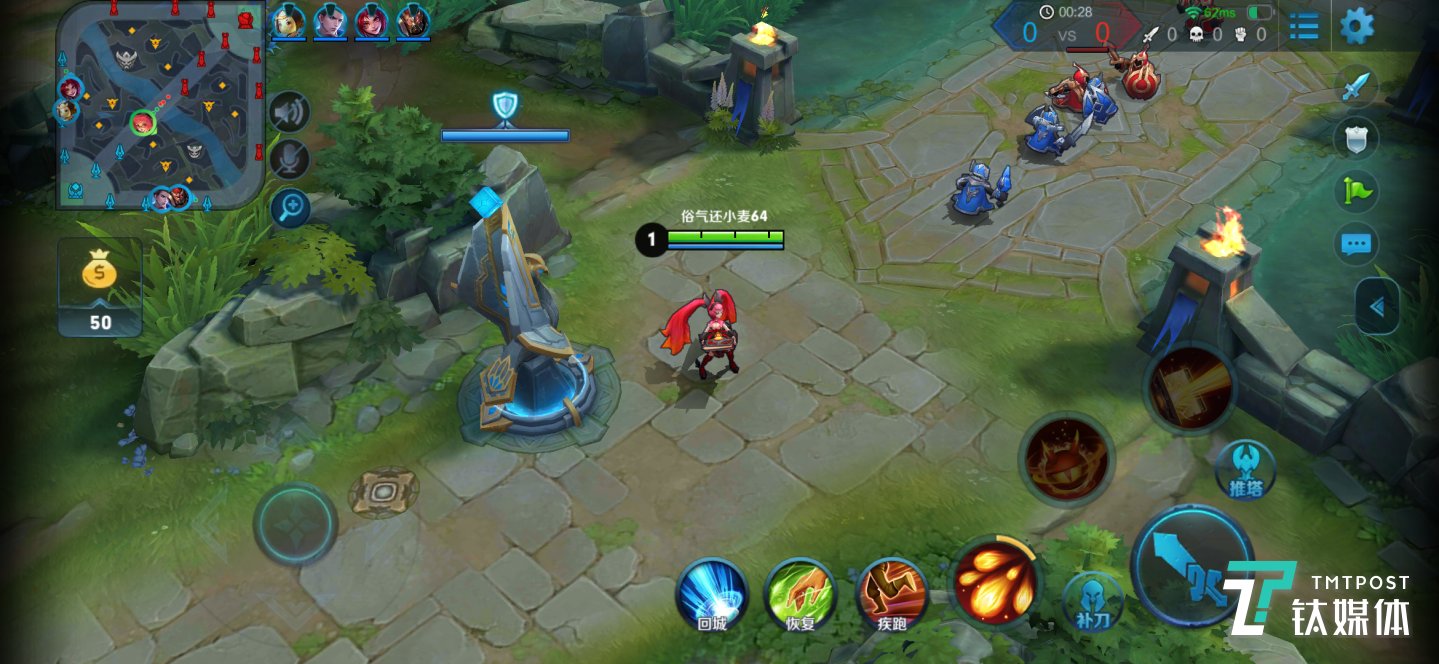Image resolution: width=1439 pixels, height=664 pixels.
Task: Tap the 推塔 tower attack button
Action: point(1246,470)
